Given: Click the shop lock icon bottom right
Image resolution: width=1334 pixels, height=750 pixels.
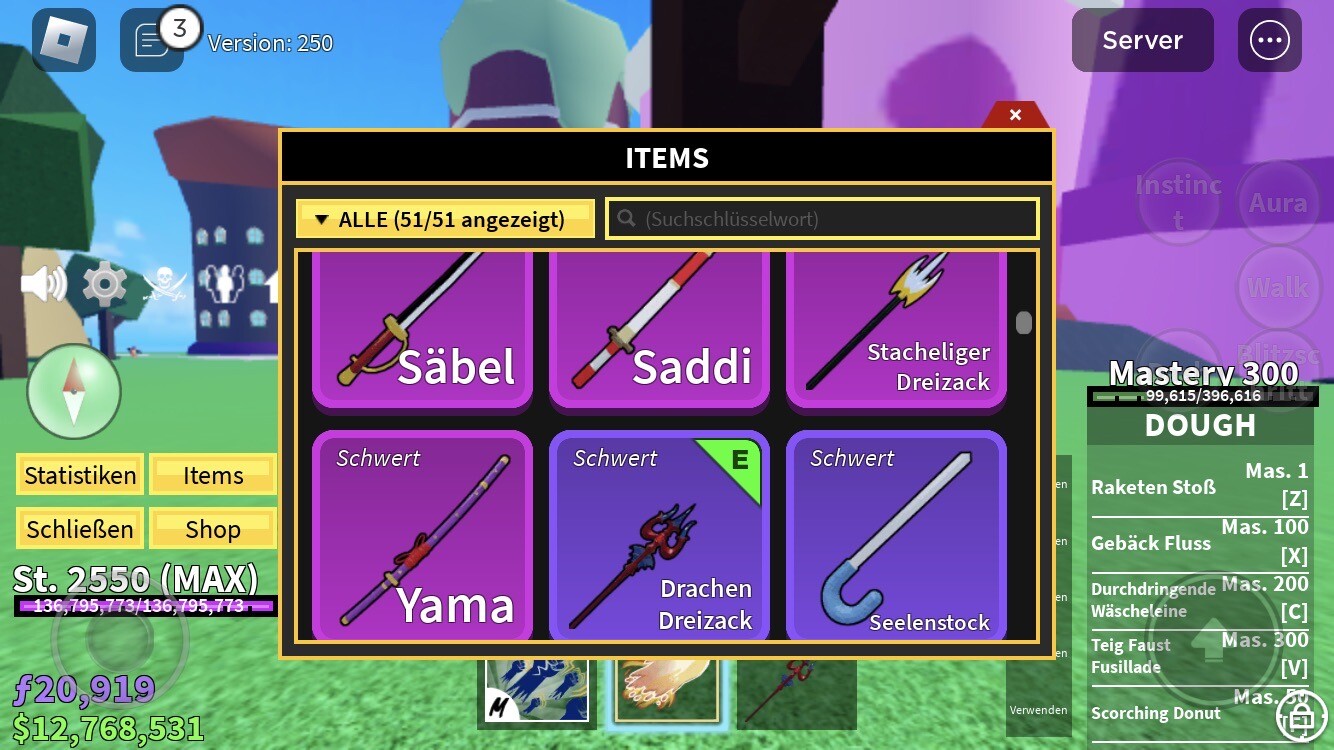Looking at the screenshot, I should 1301,718.
